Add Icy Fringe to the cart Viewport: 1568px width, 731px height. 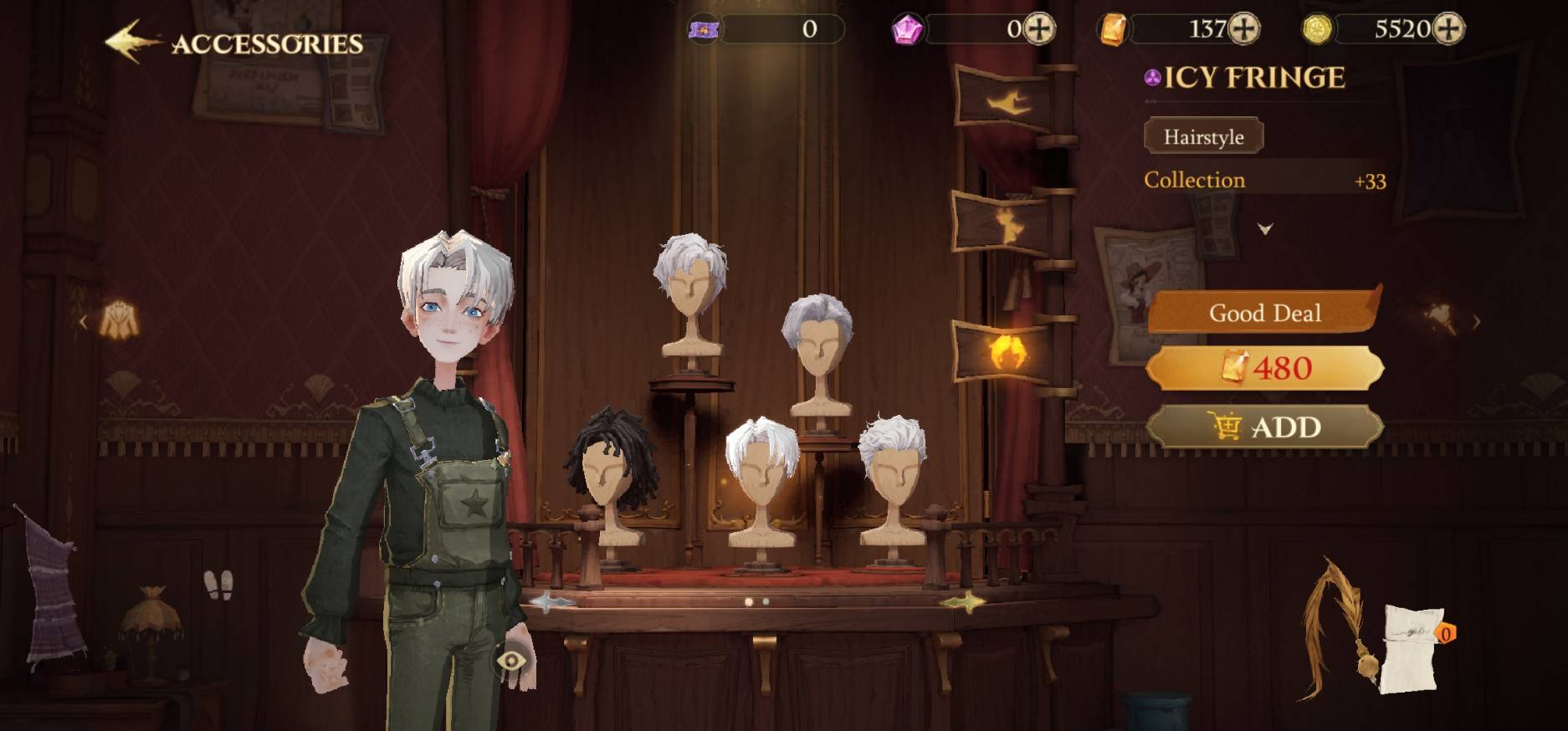coord(1264,427)
